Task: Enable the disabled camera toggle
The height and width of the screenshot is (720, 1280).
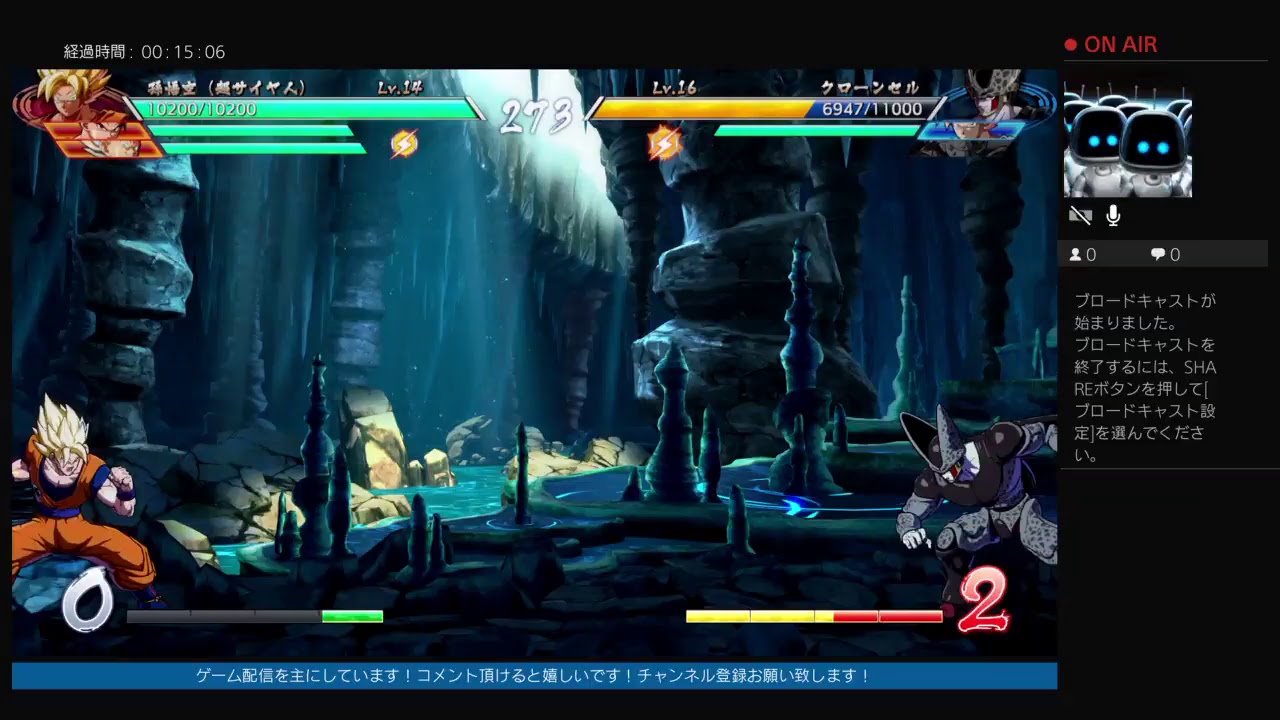Action: [x=1080, y=215]
